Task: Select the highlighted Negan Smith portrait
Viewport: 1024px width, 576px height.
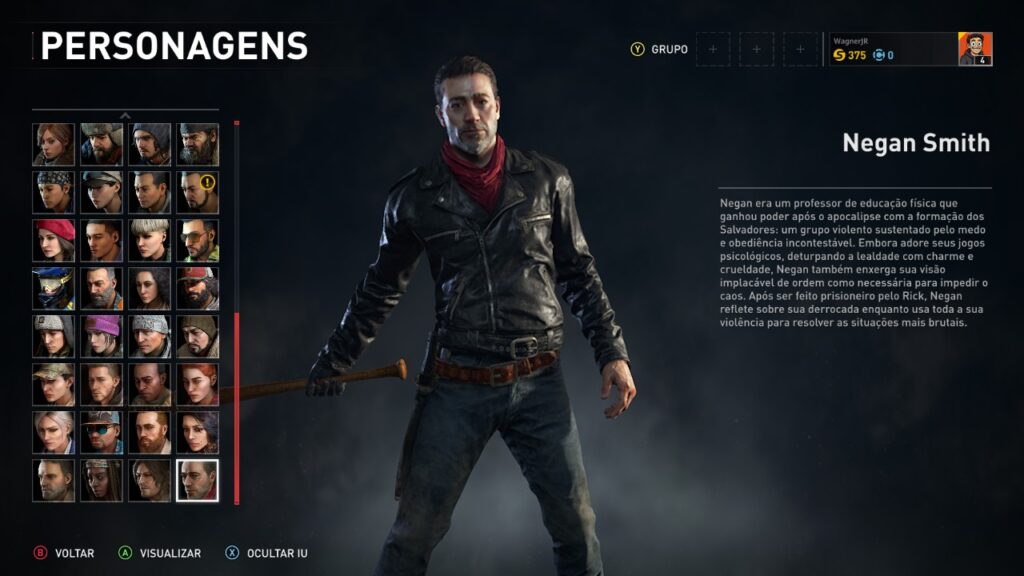Action: click(x=197, y=480)
